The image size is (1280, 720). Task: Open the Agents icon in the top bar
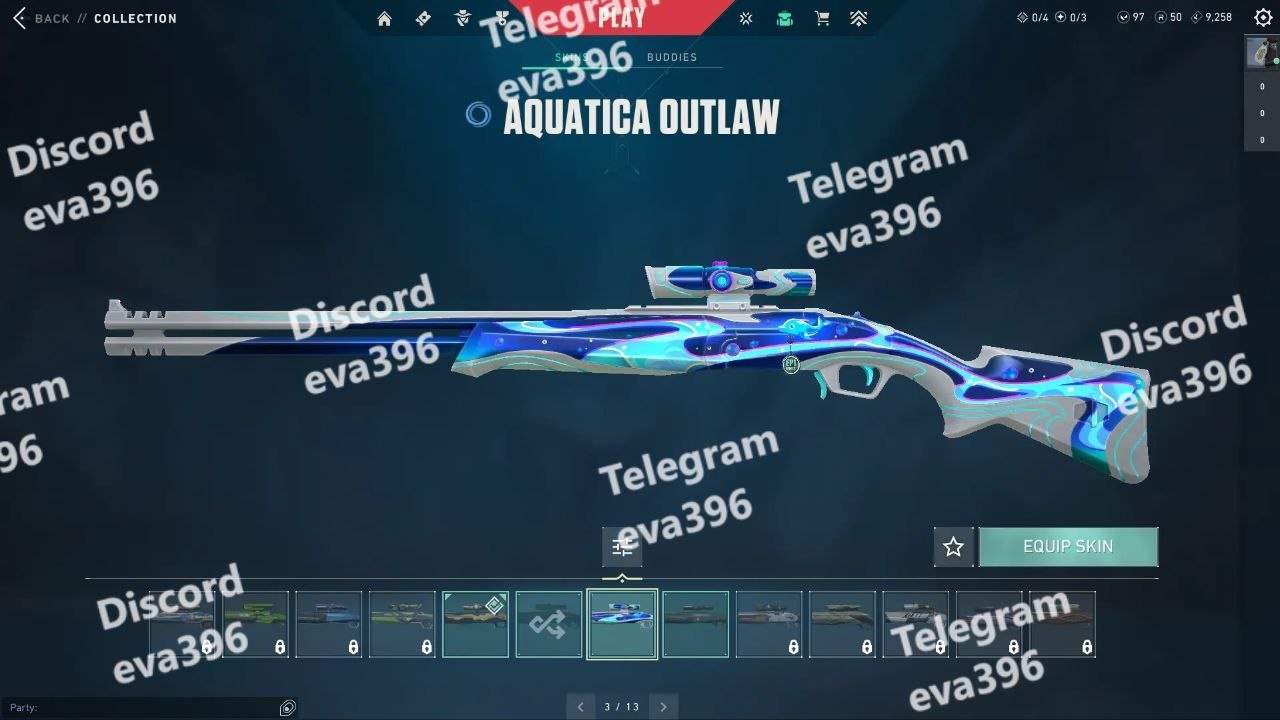[462, 18]
